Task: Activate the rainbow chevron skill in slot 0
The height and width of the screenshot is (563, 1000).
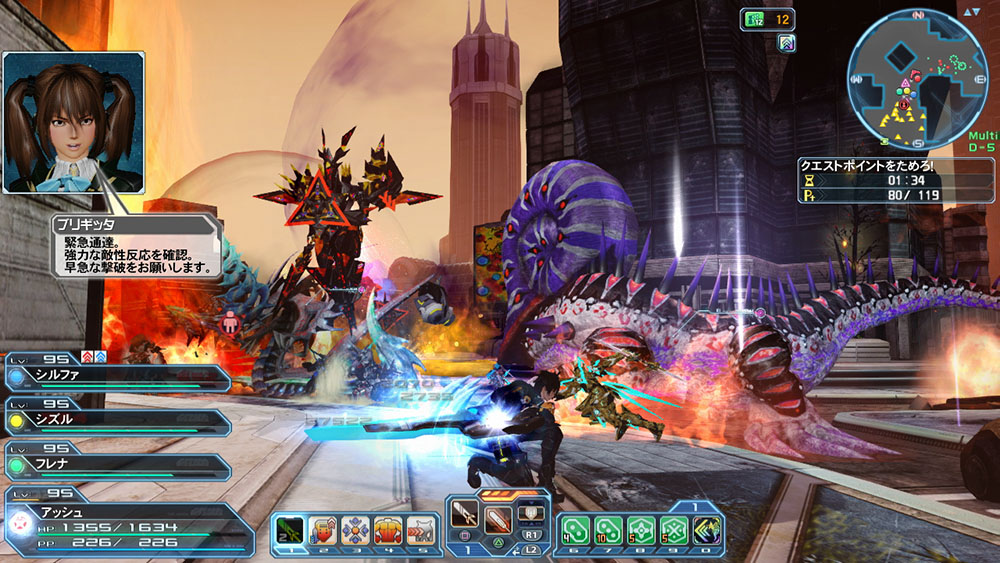Action: tap(706, 528)
